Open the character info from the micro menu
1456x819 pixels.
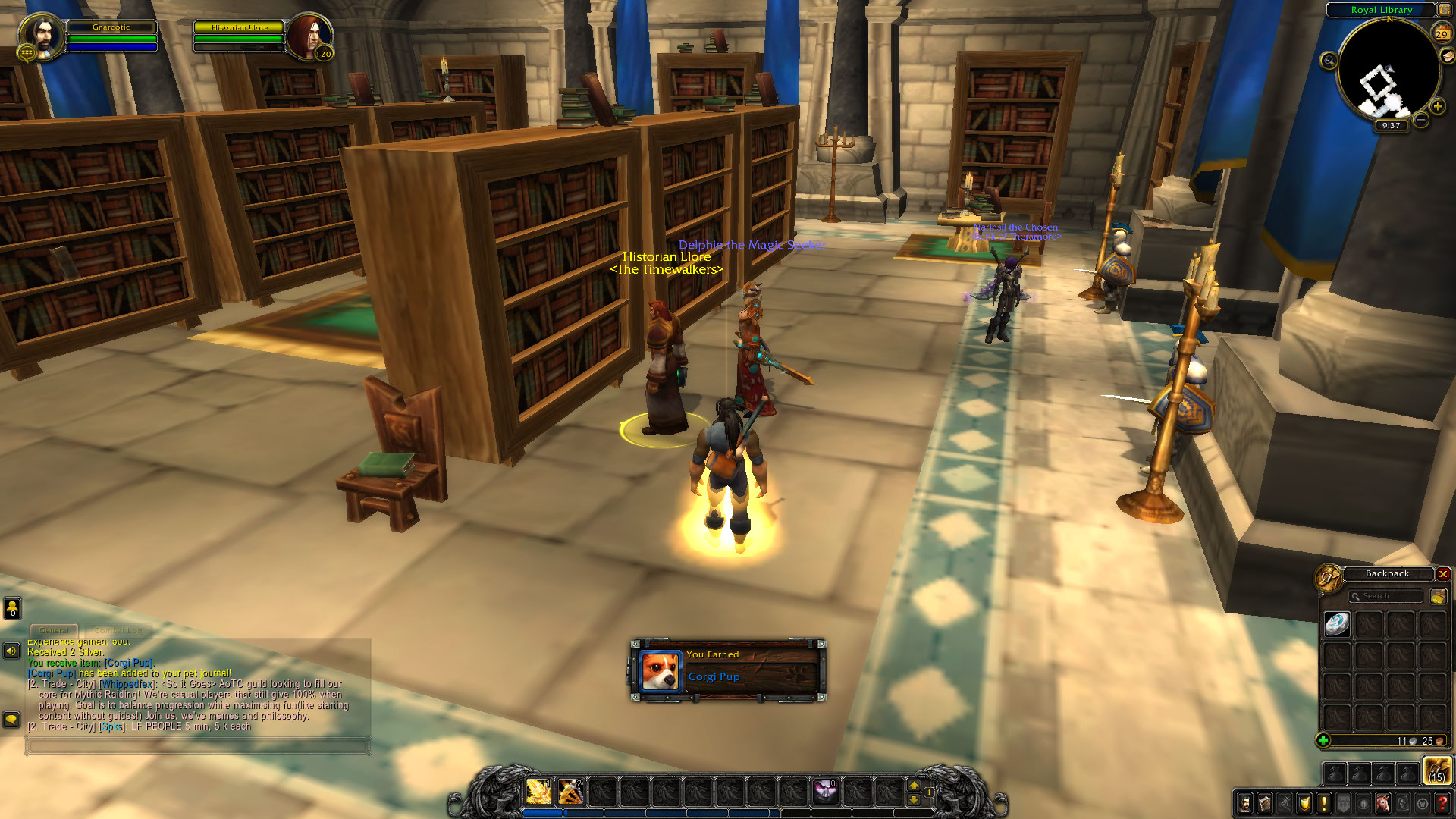(1245, 803)
